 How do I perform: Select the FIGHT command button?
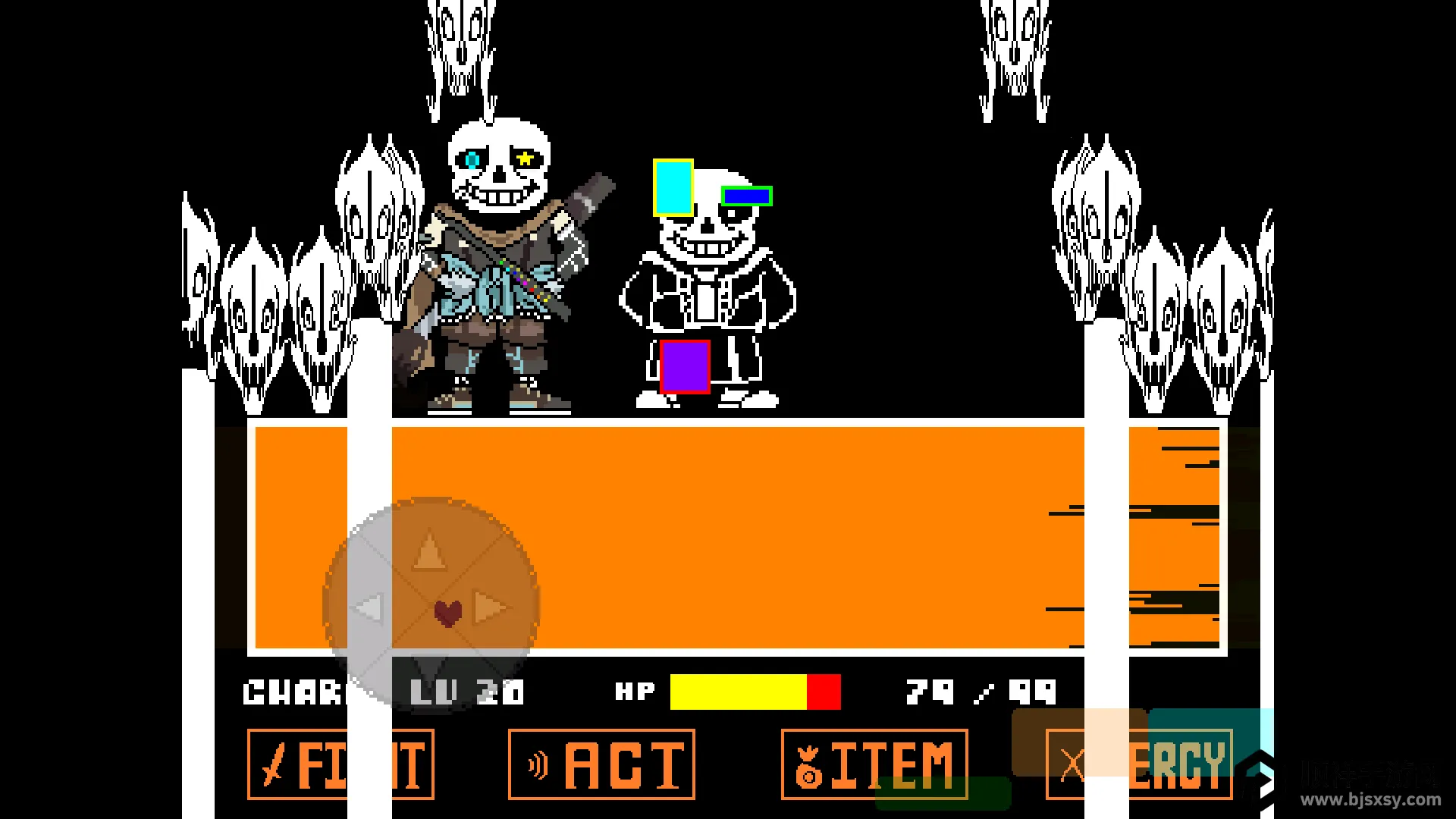[x=340, y=764]
